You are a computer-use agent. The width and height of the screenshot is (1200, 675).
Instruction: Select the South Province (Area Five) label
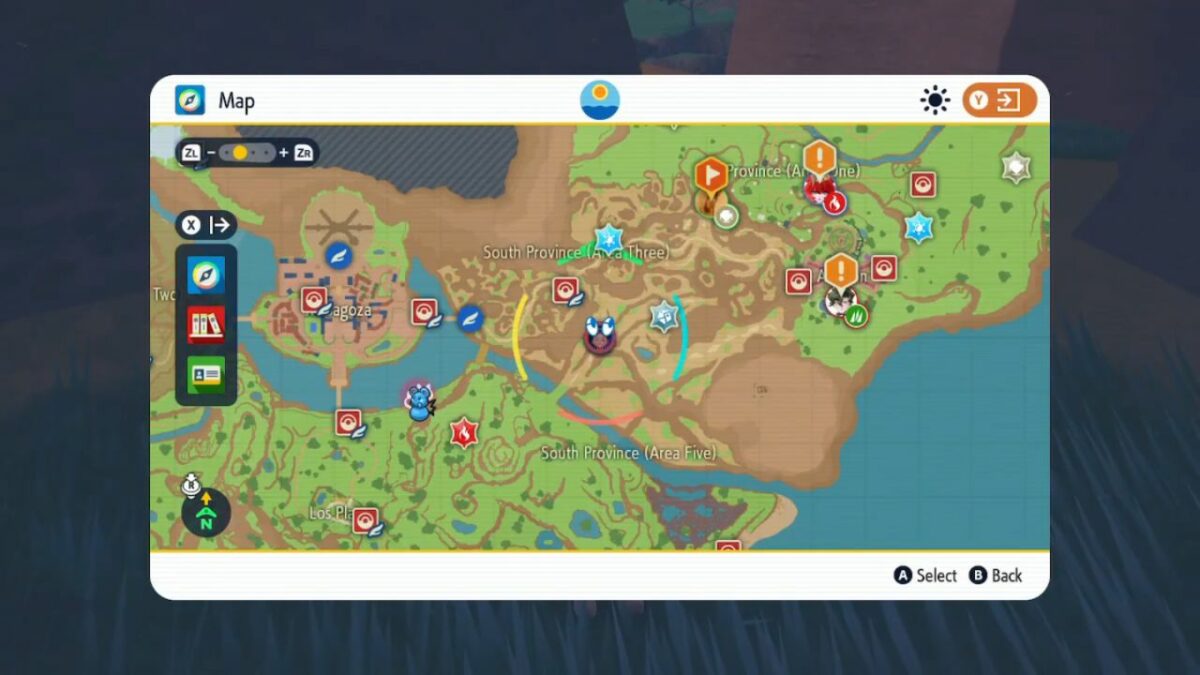[x=629, y=453]
